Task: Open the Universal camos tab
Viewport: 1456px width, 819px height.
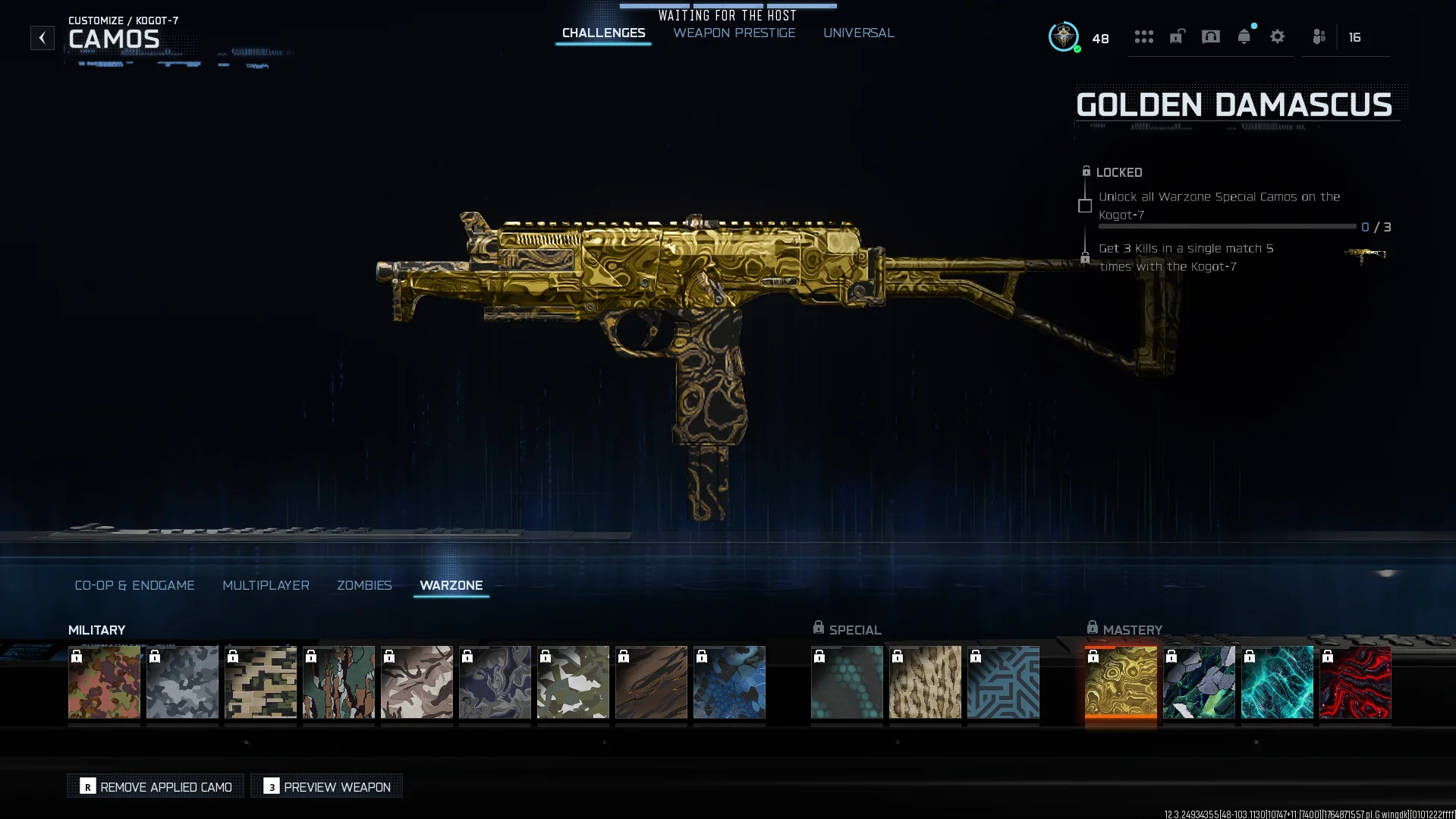Action: point(858,33)
